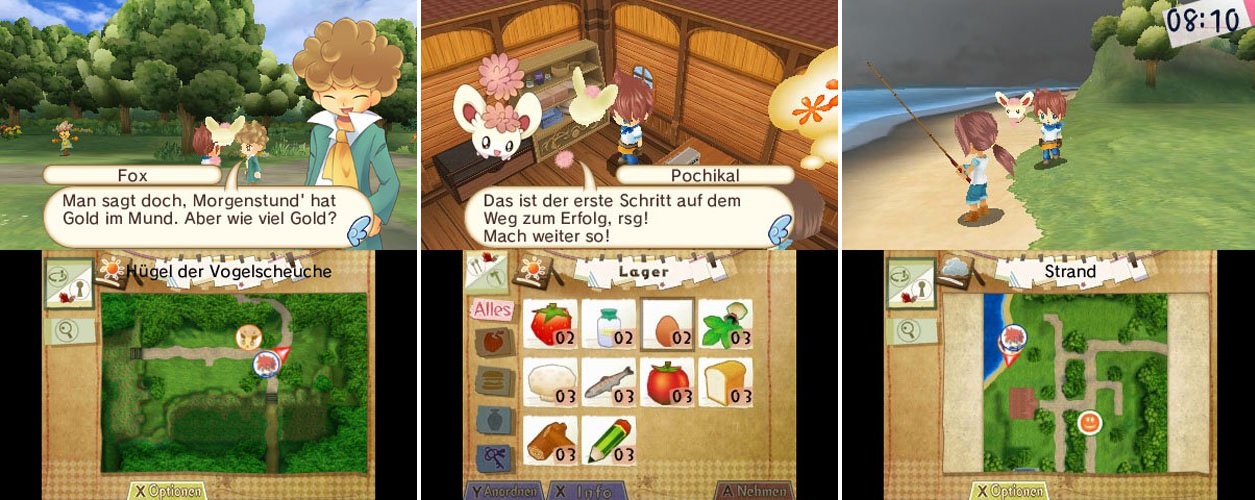
Task: Choose the lumber log item
Action: pos(552,439)
